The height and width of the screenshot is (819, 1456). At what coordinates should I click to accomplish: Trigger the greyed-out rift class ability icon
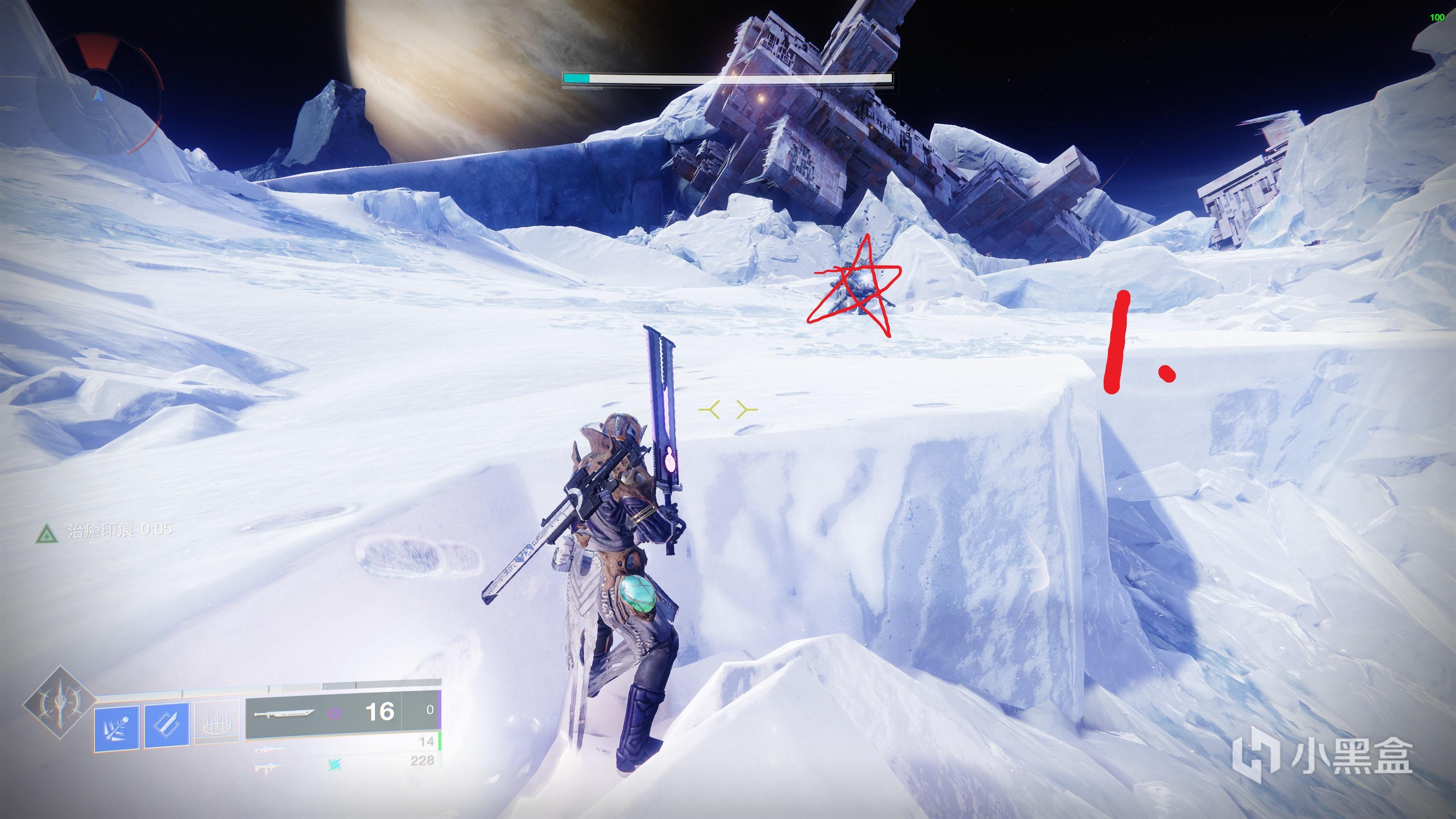point(217,722)
